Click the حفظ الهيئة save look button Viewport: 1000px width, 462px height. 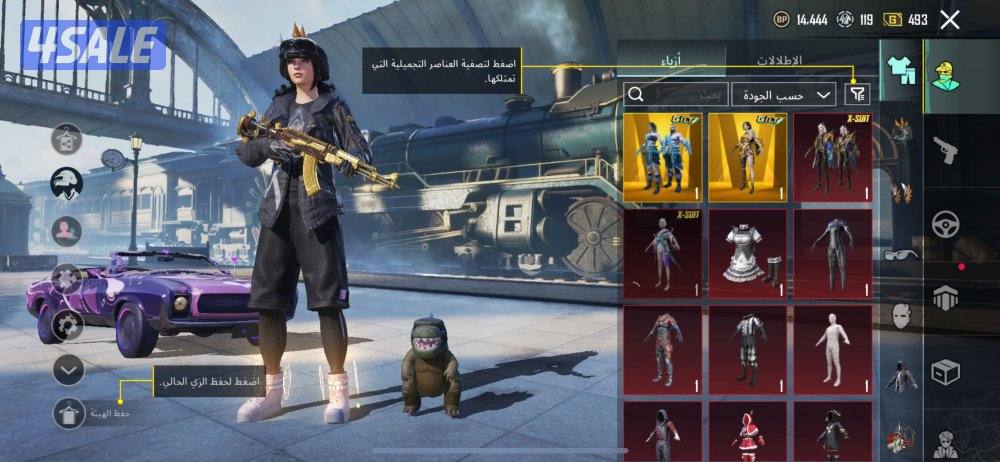[x=69, y=412]
